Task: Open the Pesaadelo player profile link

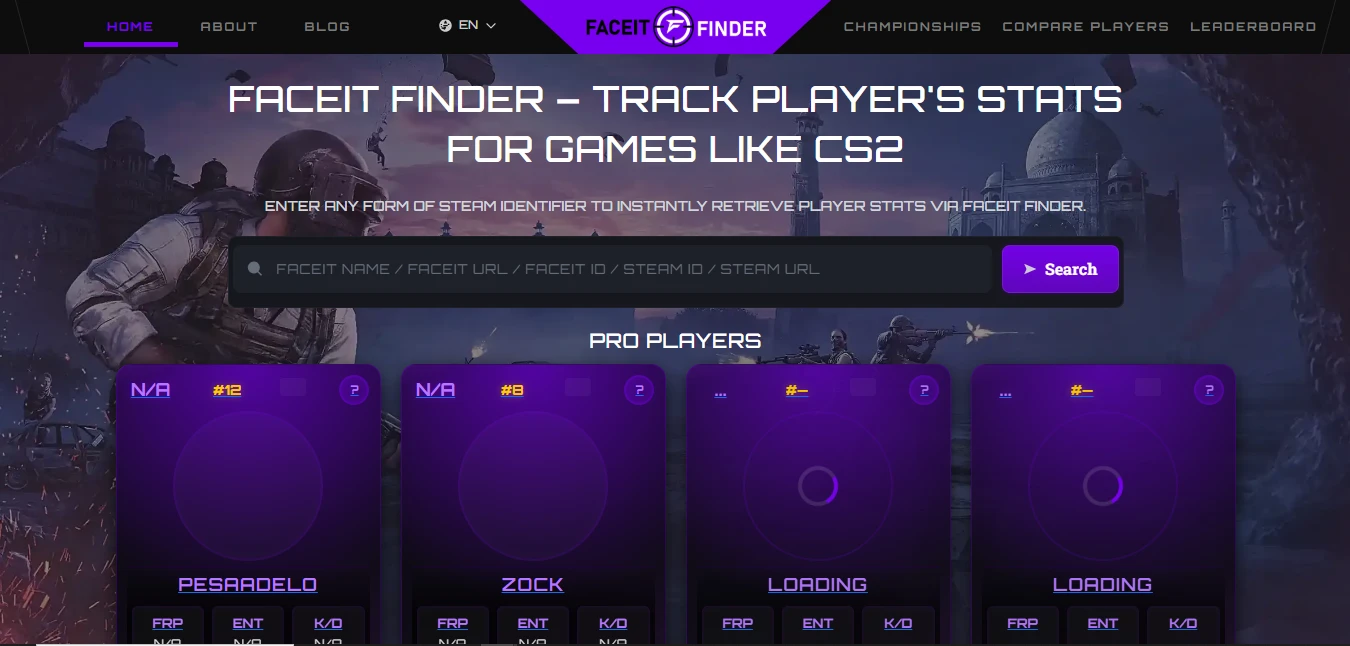Action: [x=247, y=584]
